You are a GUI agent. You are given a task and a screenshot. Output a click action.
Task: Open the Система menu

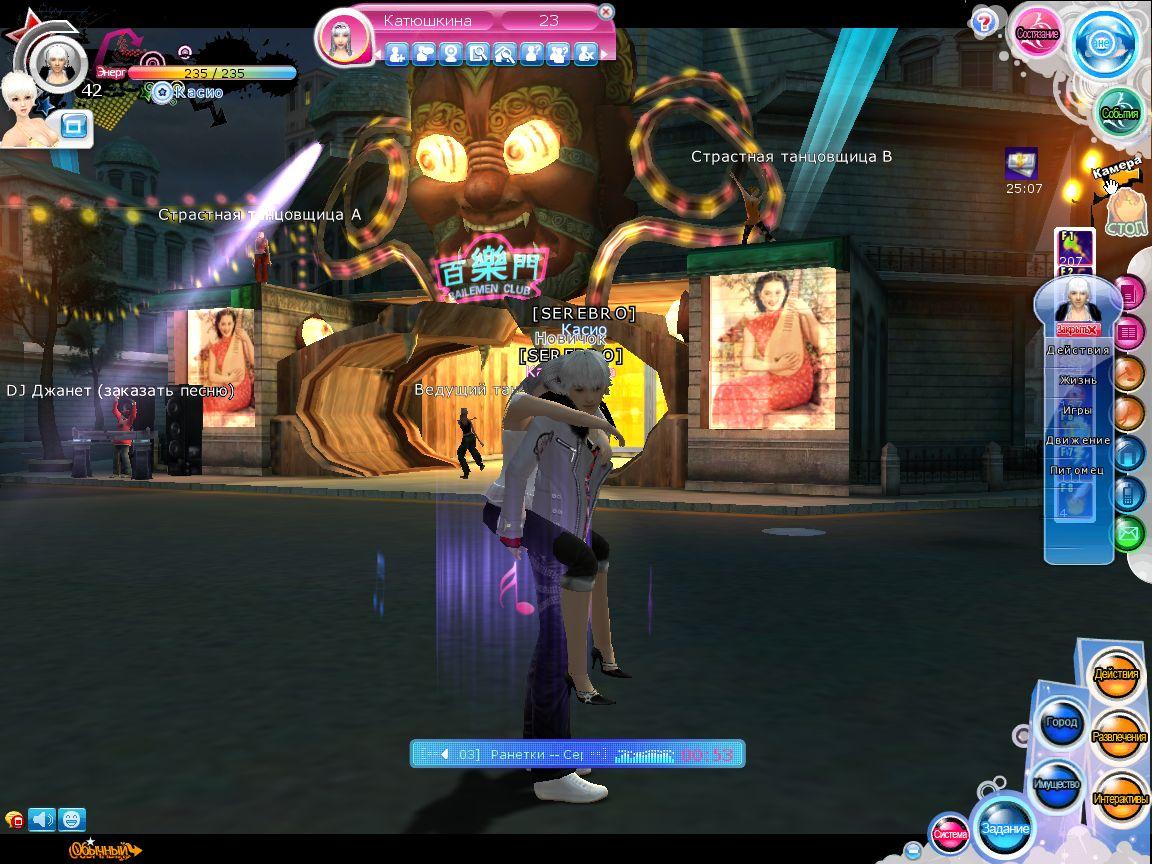[950, 833]
